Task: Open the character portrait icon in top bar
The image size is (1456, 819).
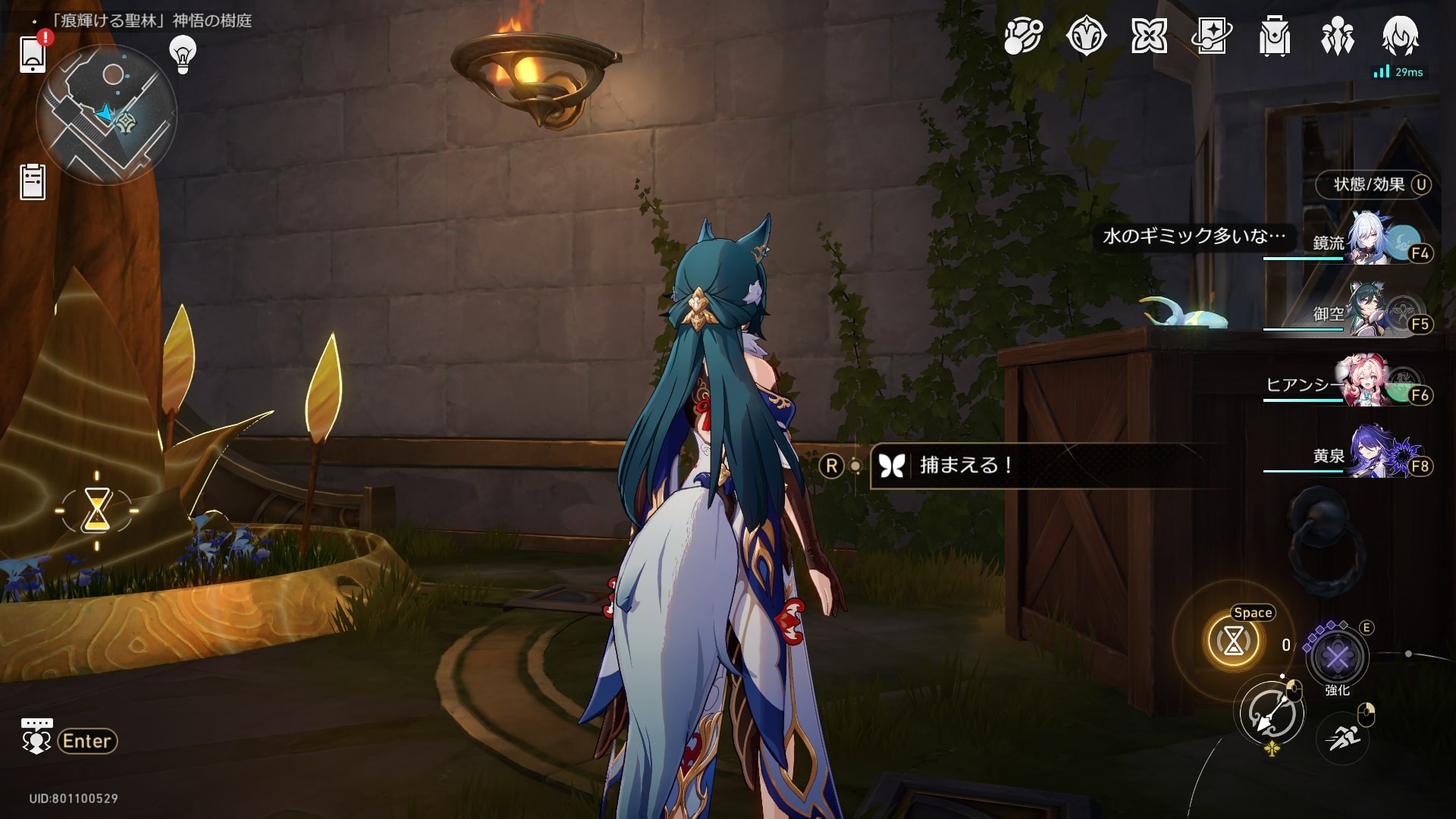Action: (x=1399, y=36)
